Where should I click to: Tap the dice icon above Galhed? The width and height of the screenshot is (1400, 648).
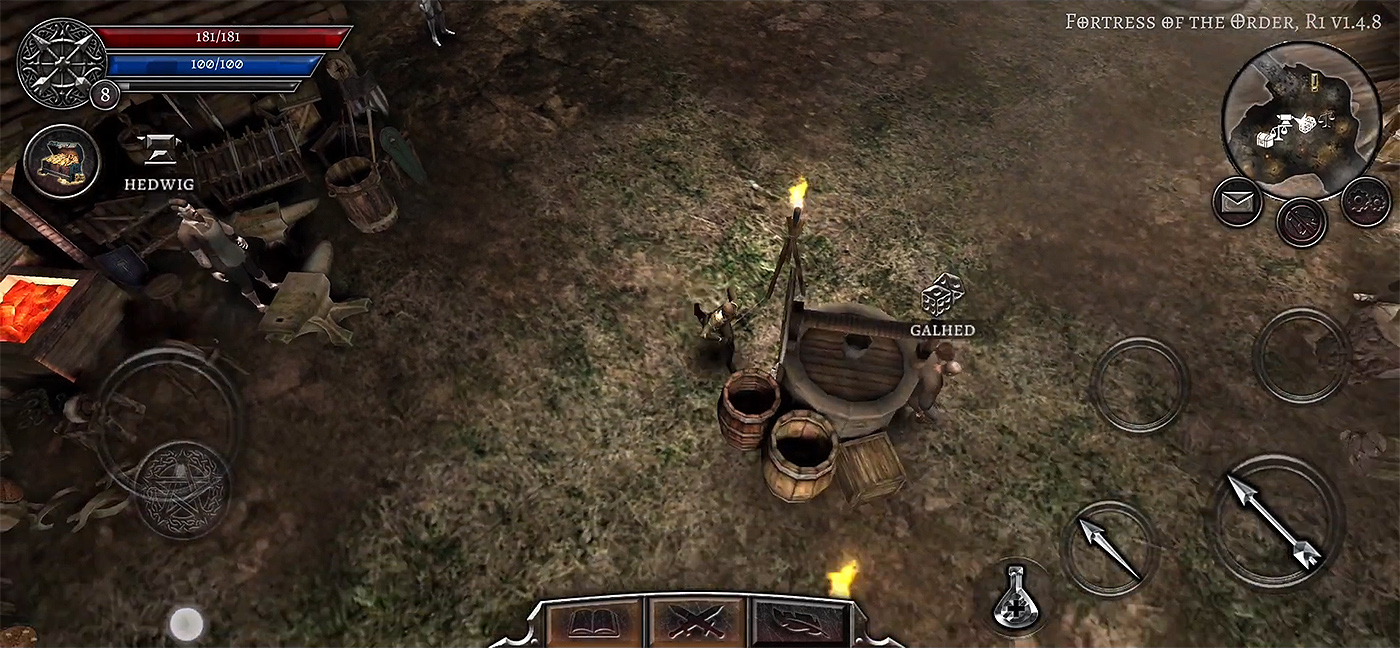coord(942,295)
